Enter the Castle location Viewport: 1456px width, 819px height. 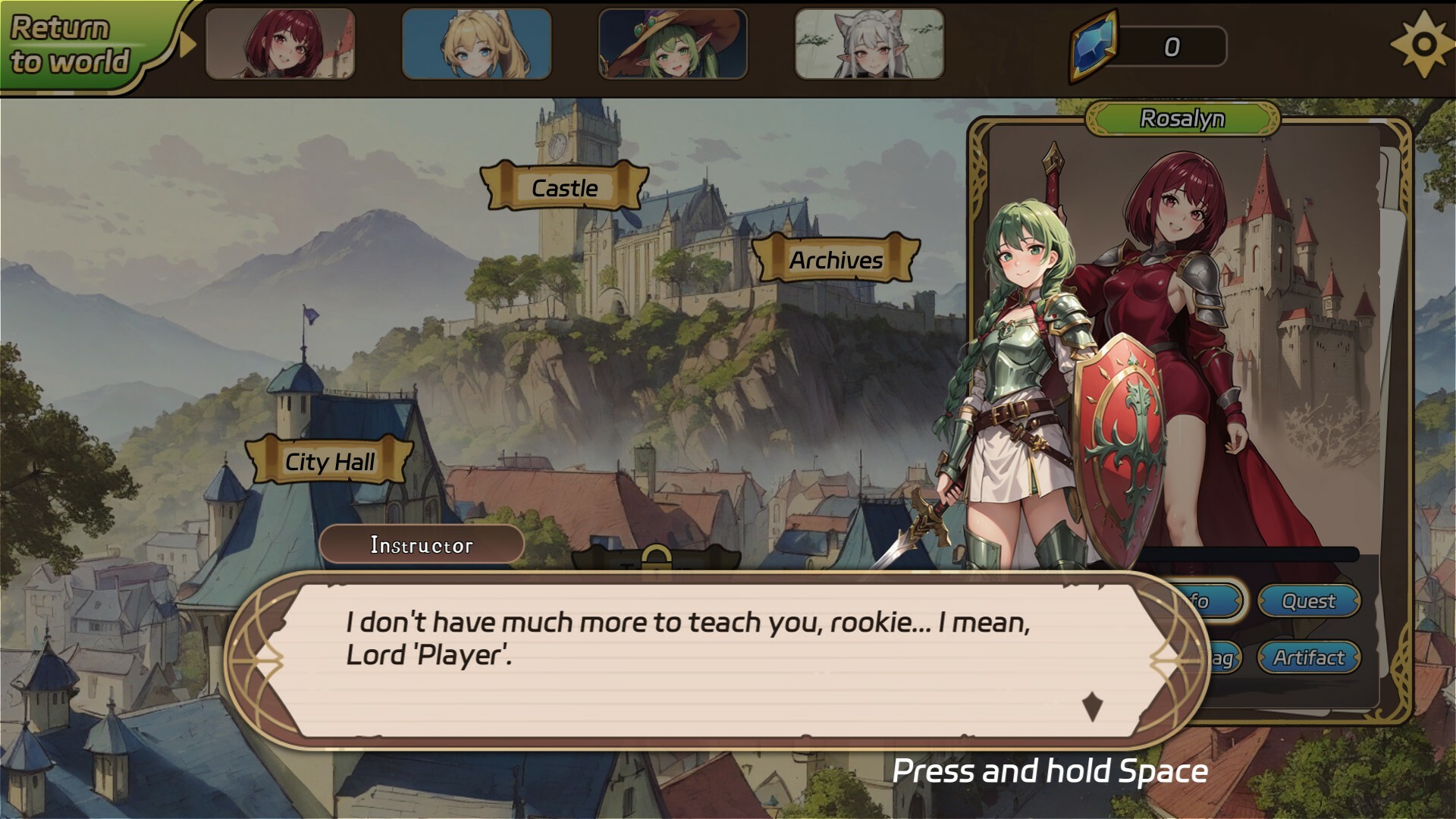(564, 188)
